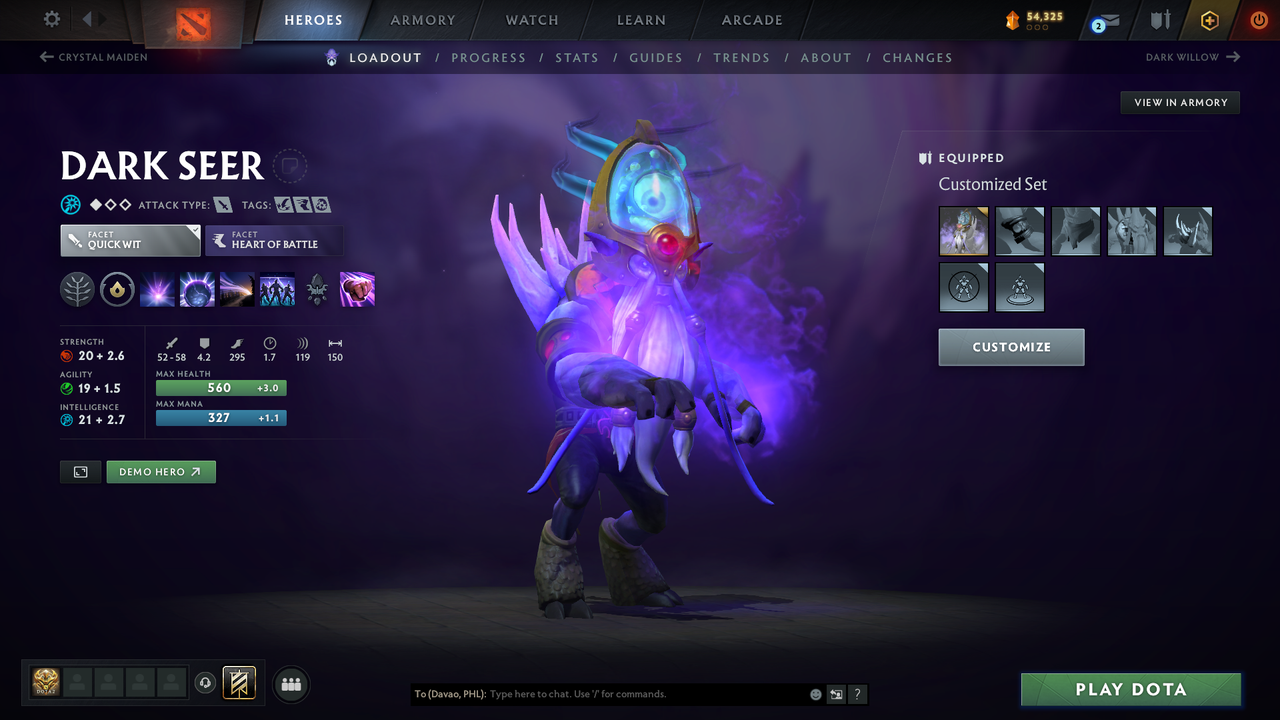Click the MAX HEALTH progress bar
1280x720 pixels.
(x=220, y=388)
